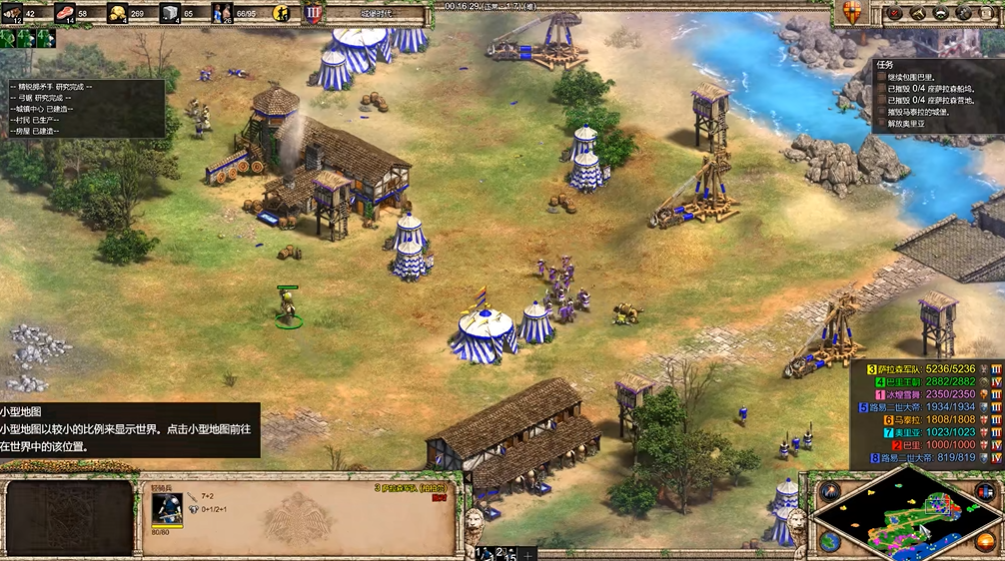Toggle the round button at minimap's upper right

click(x=985, y=491)
